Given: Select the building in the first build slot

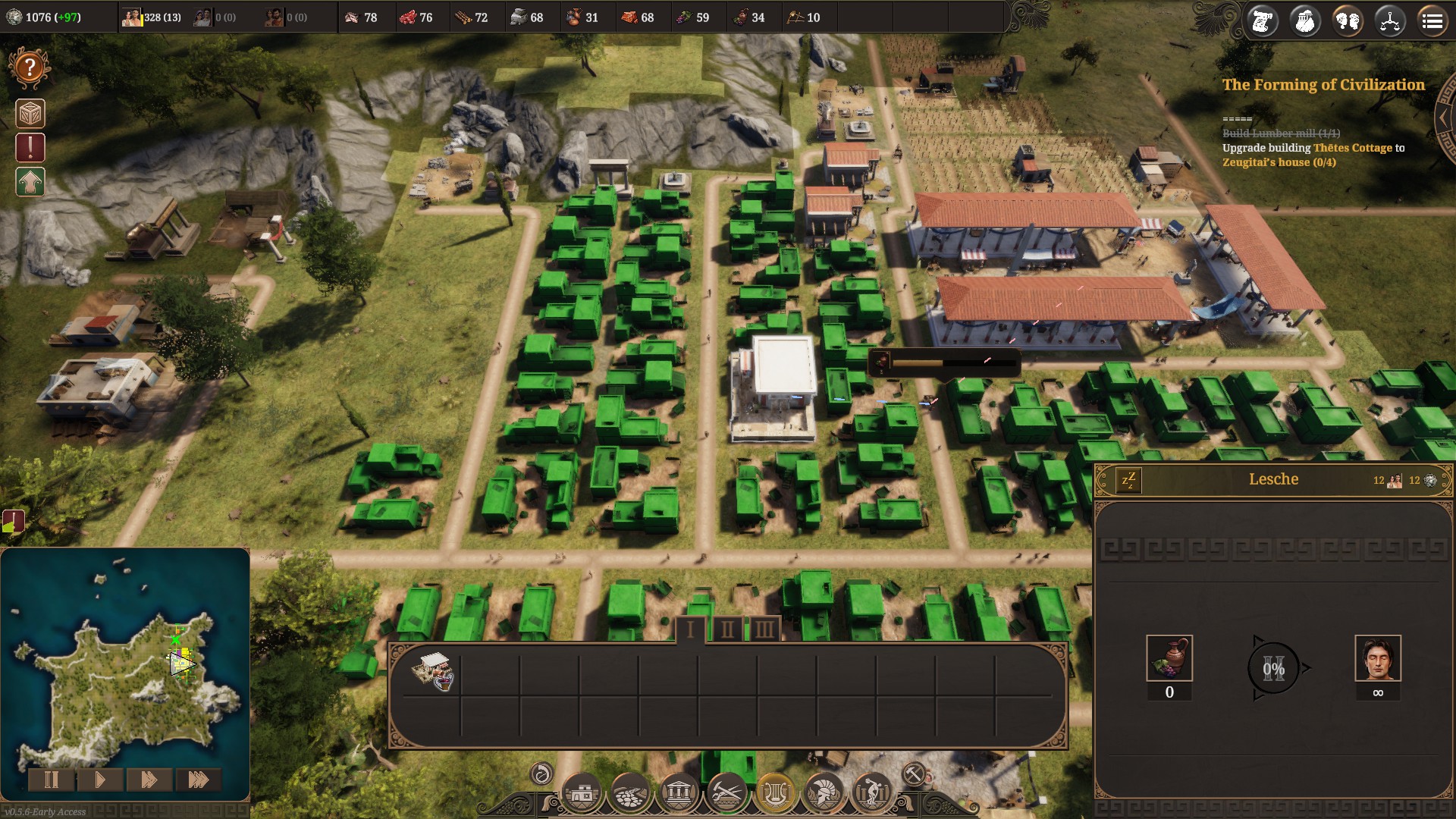Looking at the screenshot, I should 432,671.
